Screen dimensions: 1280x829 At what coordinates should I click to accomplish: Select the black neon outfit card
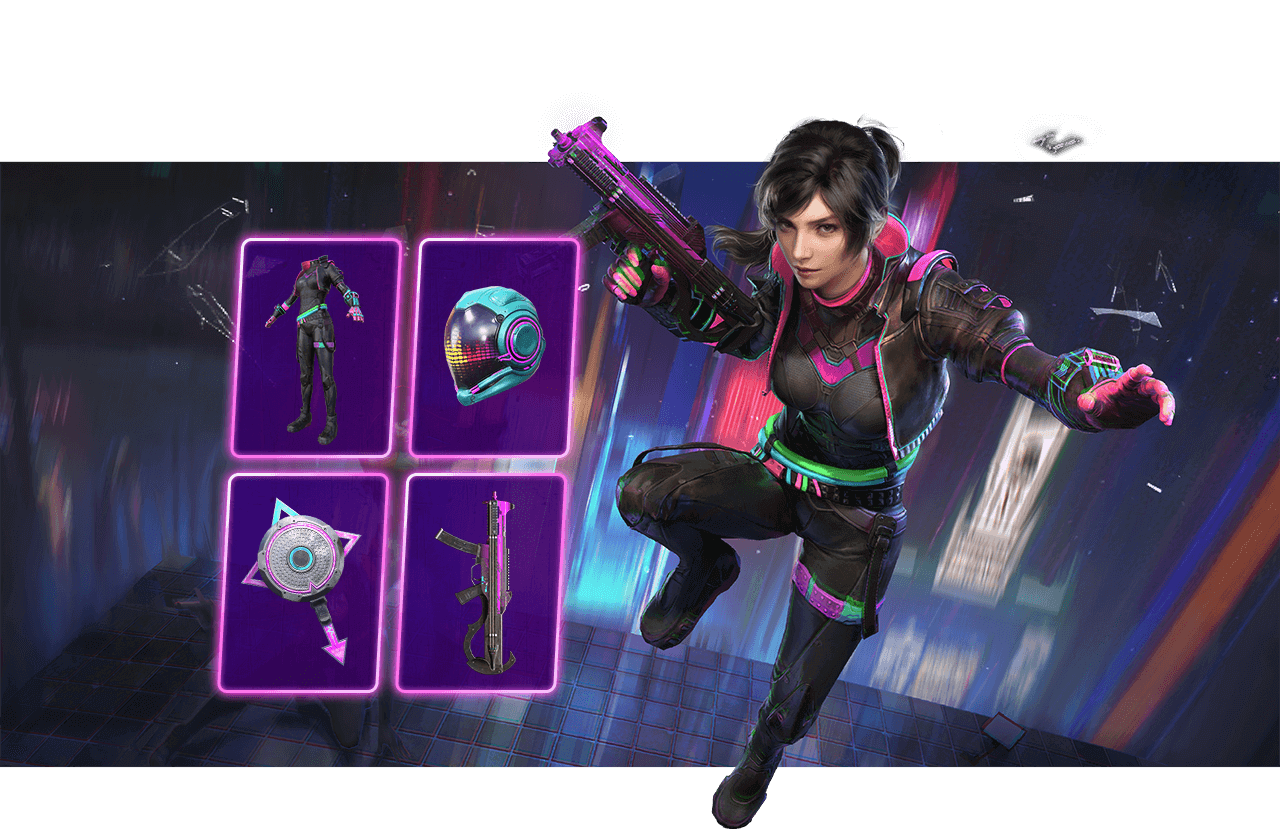(x=316, y=347)
